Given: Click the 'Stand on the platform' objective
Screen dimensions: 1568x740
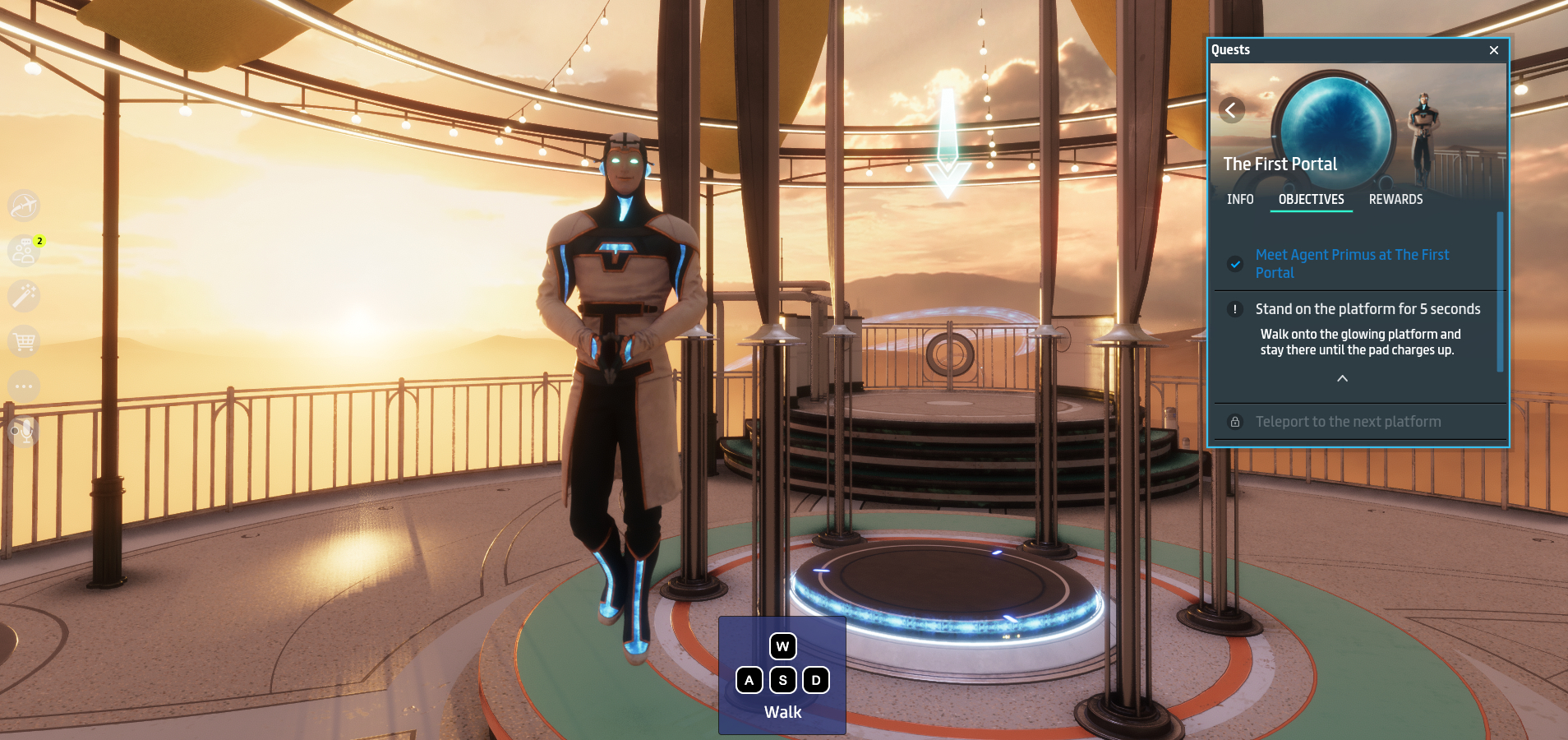Looking at the screenshot, I should coord(1367,309).
